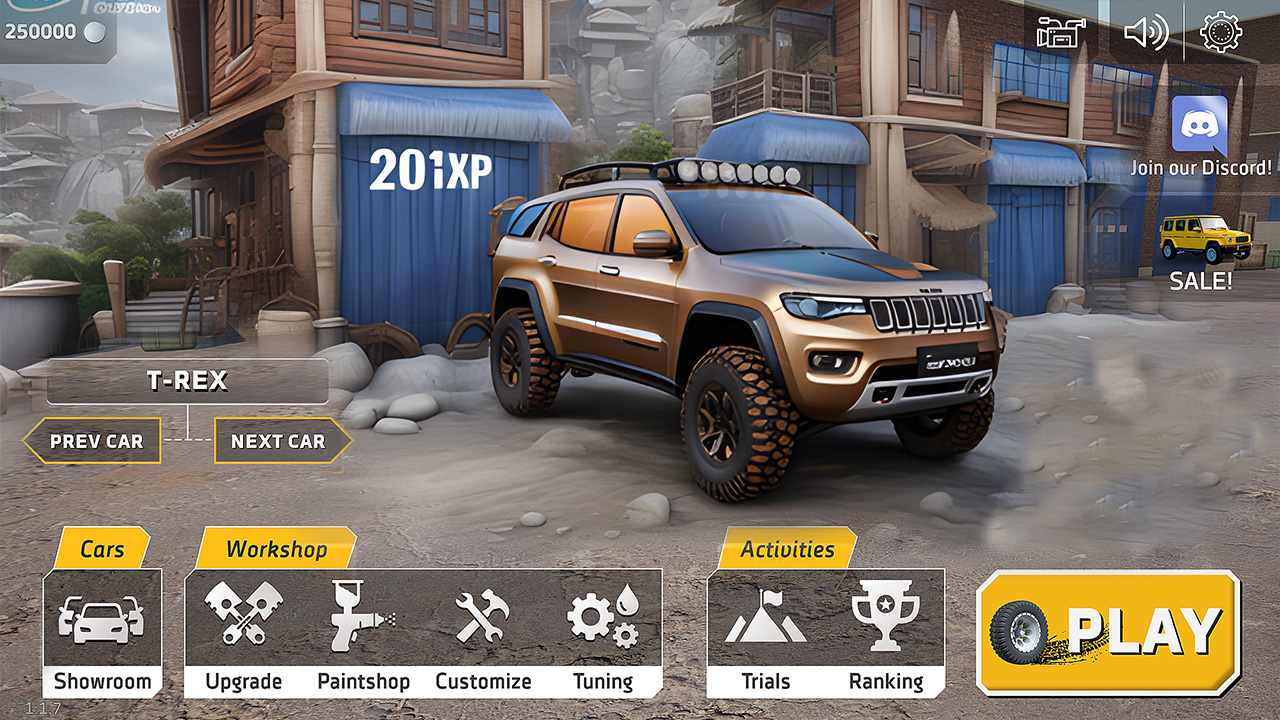Select the Customize wrench tools icon

[x=483, y=617]
